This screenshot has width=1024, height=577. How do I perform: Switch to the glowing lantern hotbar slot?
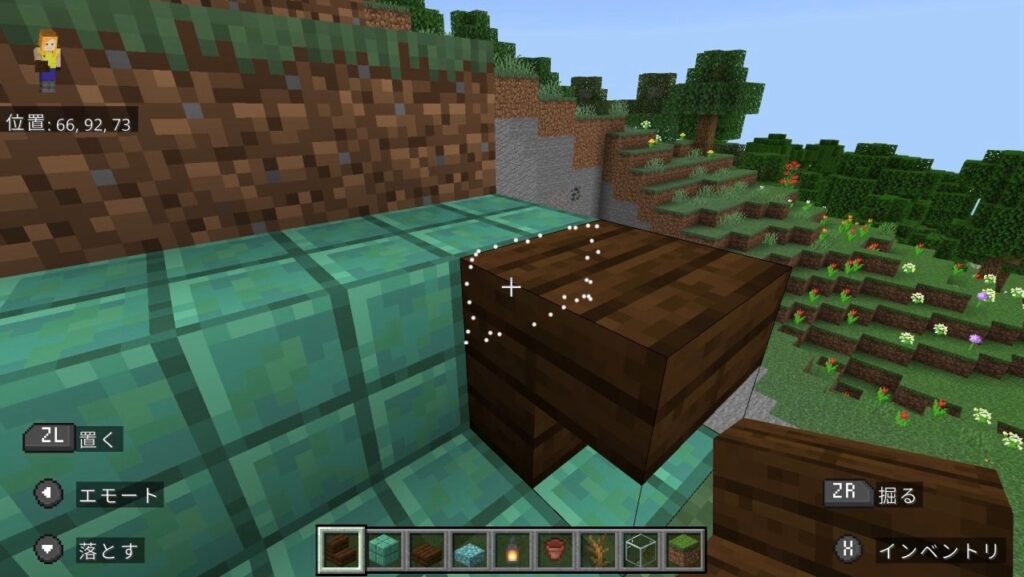512,550
